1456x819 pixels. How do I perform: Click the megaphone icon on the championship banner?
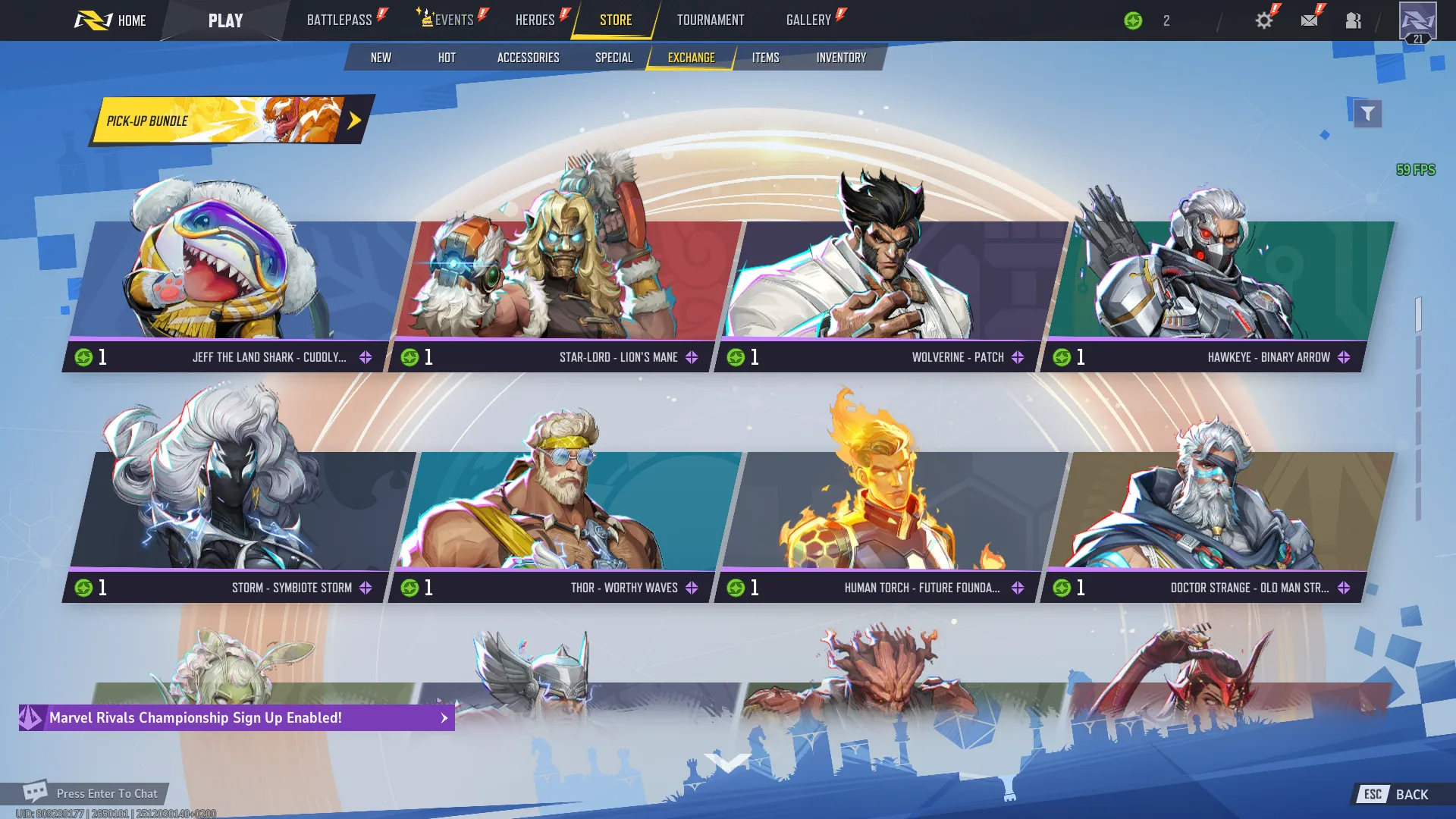[30, 717]
